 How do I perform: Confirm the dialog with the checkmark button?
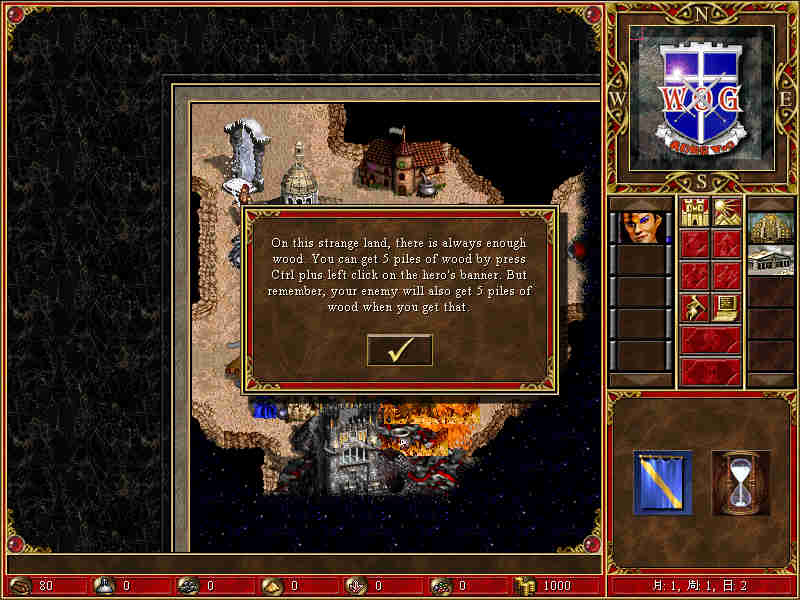click(400, 349)
